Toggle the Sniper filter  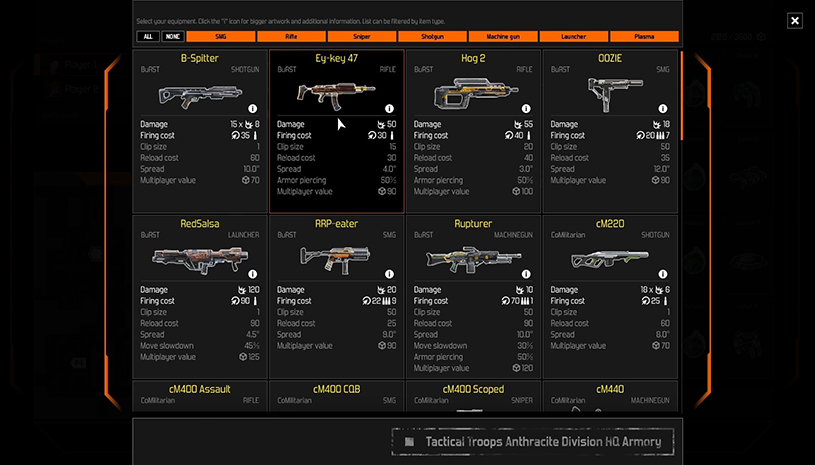[362, 37]
